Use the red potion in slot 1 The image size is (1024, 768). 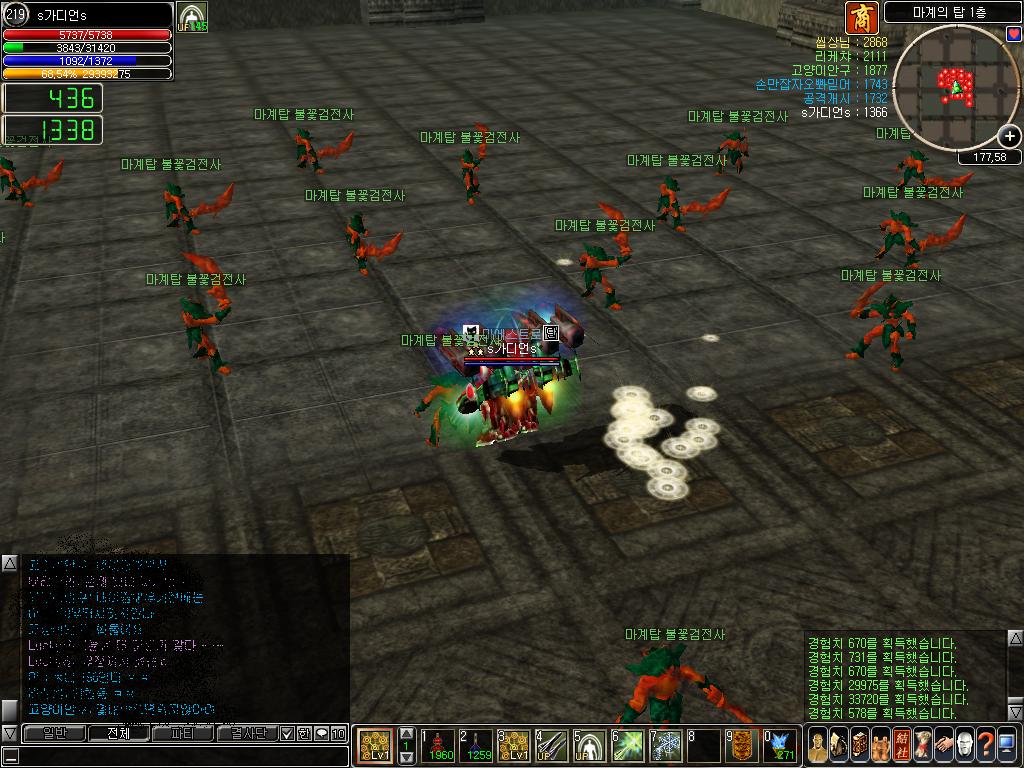pyautogui.click(x=438, y=745)
